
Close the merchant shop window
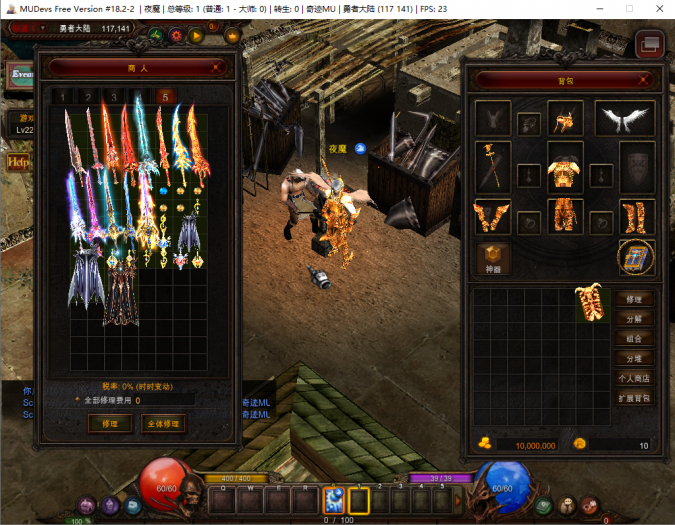pyautogui.click(x=218, y=67)
